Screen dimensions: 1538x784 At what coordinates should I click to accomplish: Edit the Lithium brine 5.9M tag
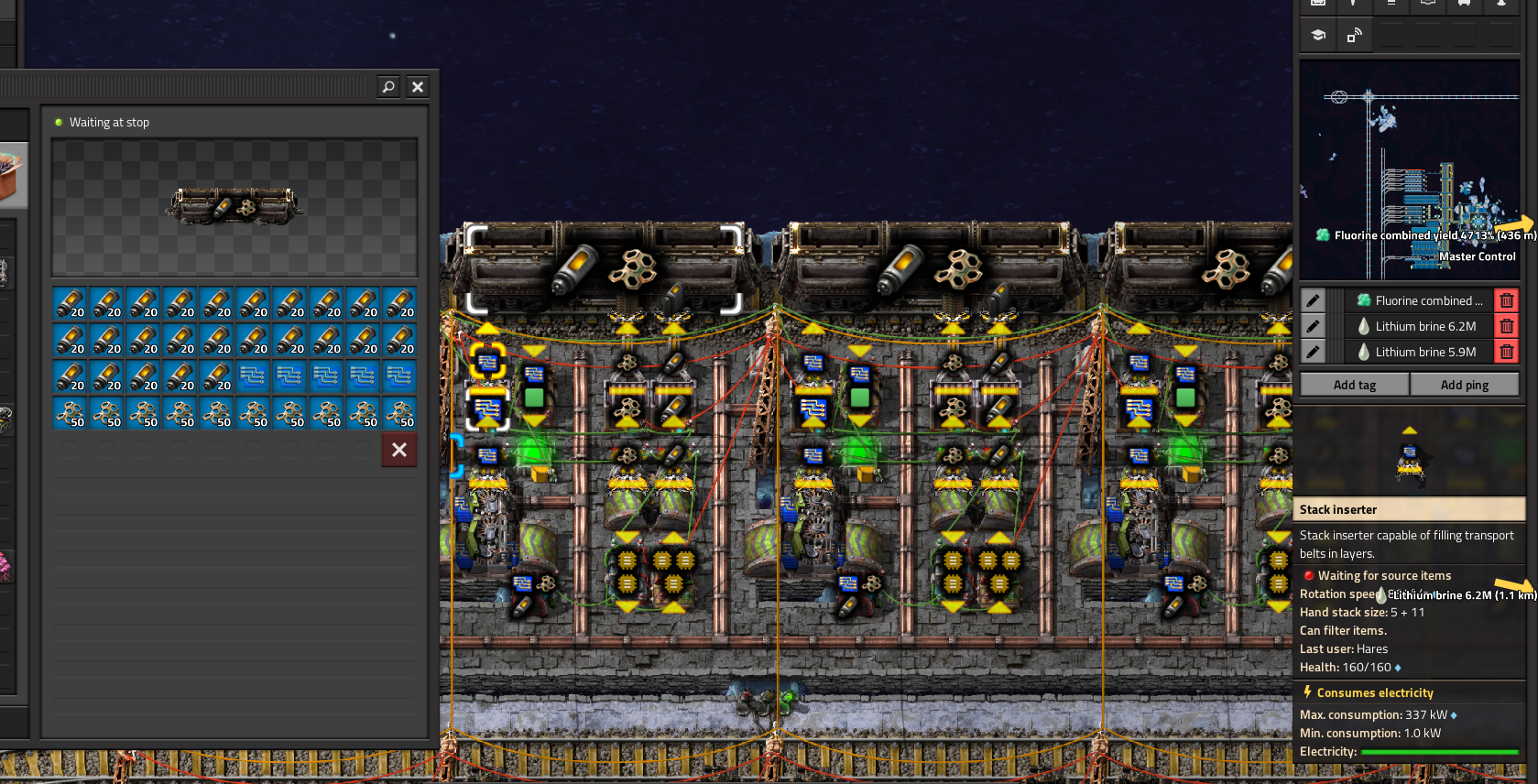[x=1313, y=352]
